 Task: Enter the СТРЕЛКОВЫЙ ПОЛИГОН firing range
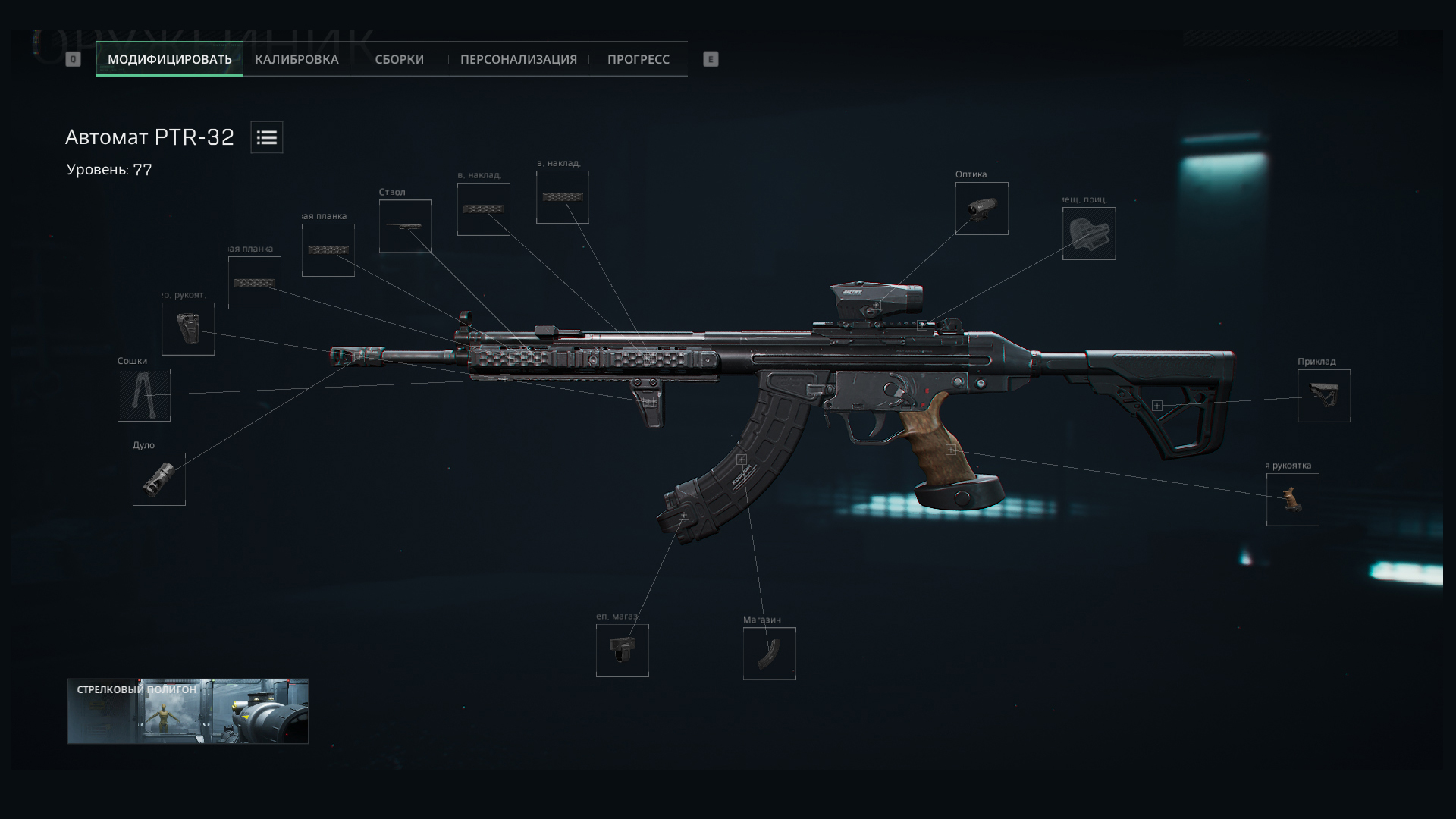click(x=188, y=711)
